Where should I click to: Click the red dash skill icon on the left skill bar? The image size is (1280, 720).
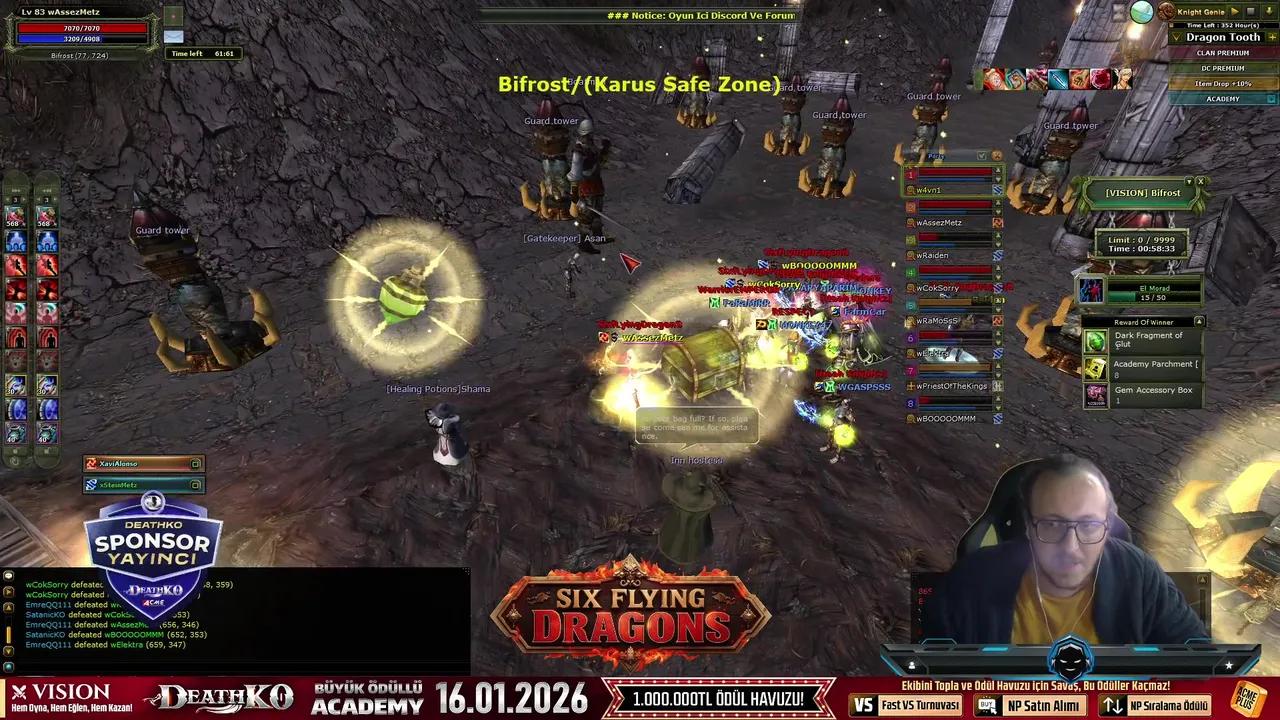[15, 265]
